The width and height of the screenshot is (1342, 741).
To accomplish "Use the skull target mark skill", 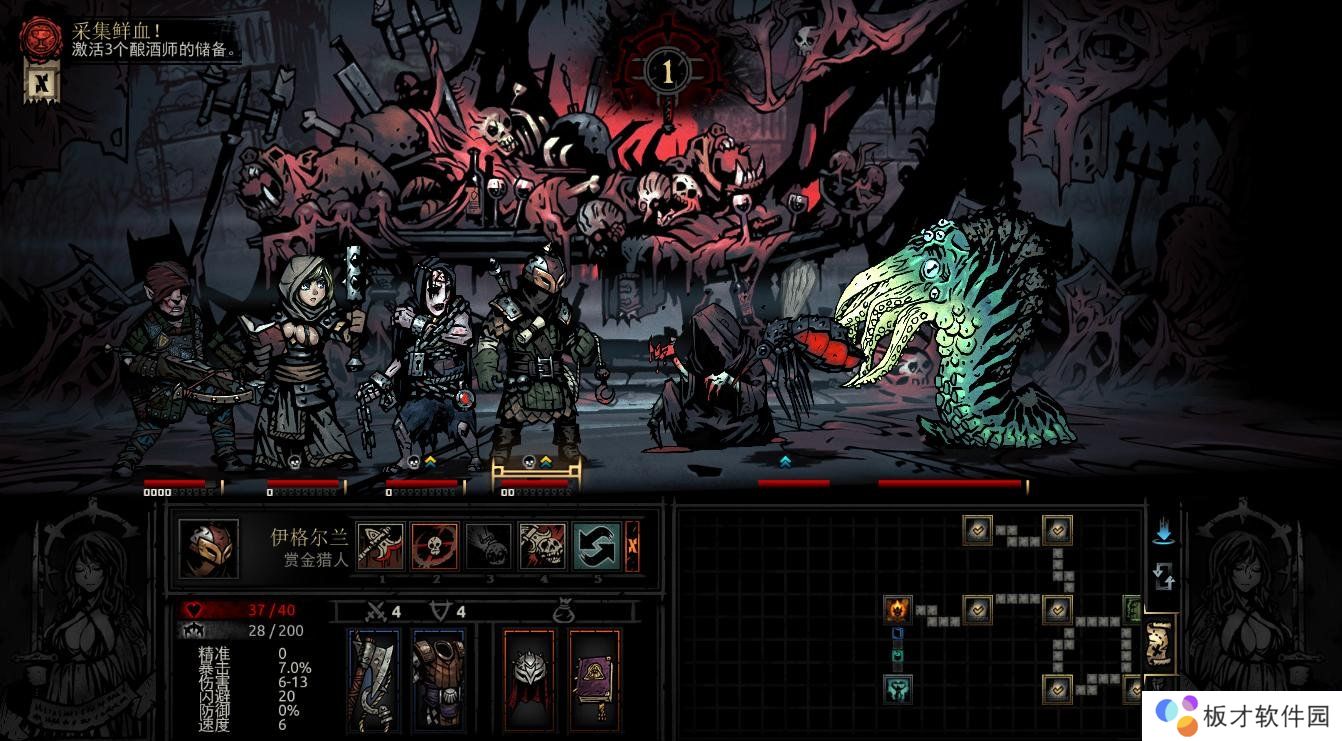I will pos(434,547).
